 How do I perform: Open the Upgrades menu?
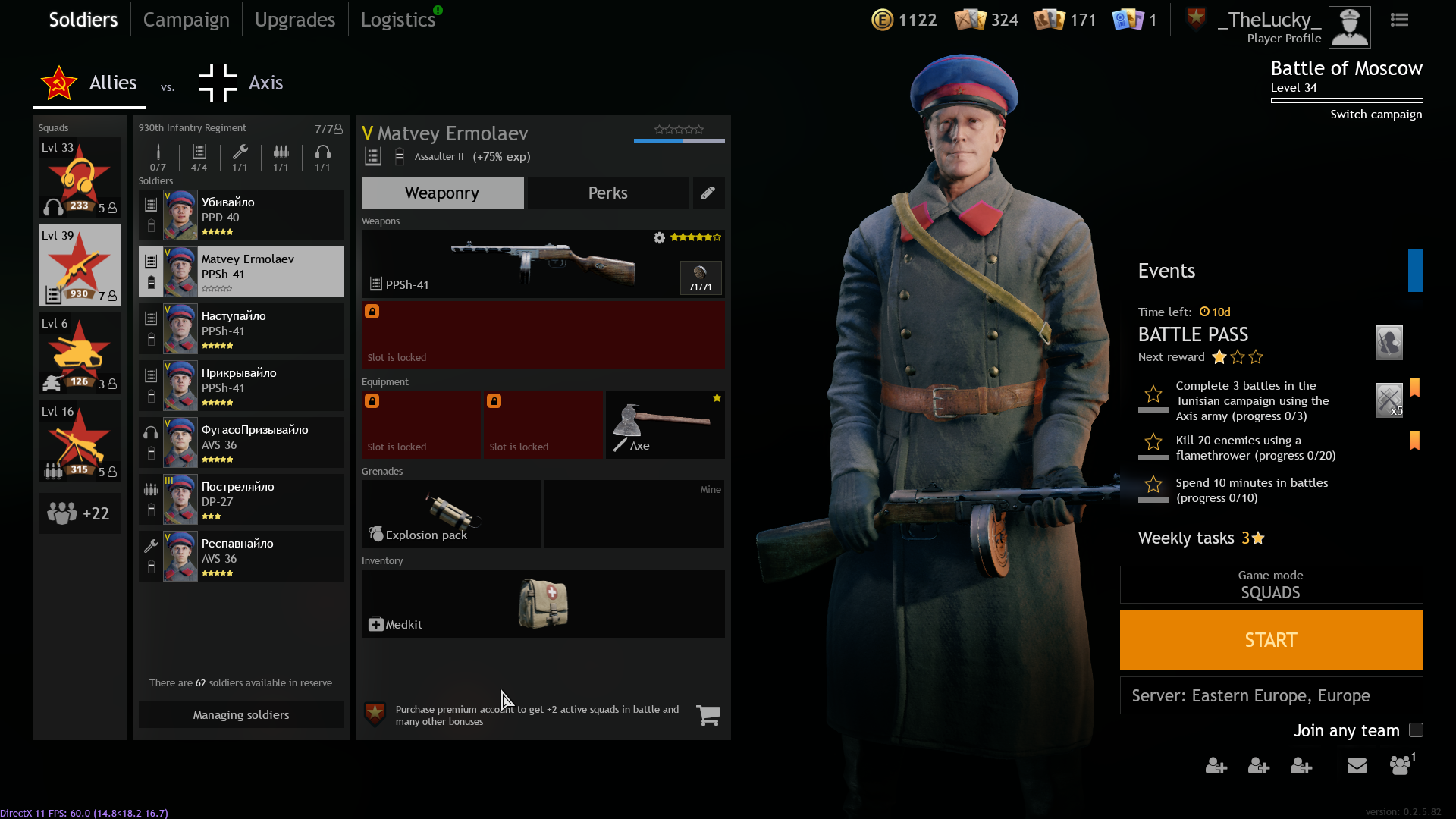(294, 20)
